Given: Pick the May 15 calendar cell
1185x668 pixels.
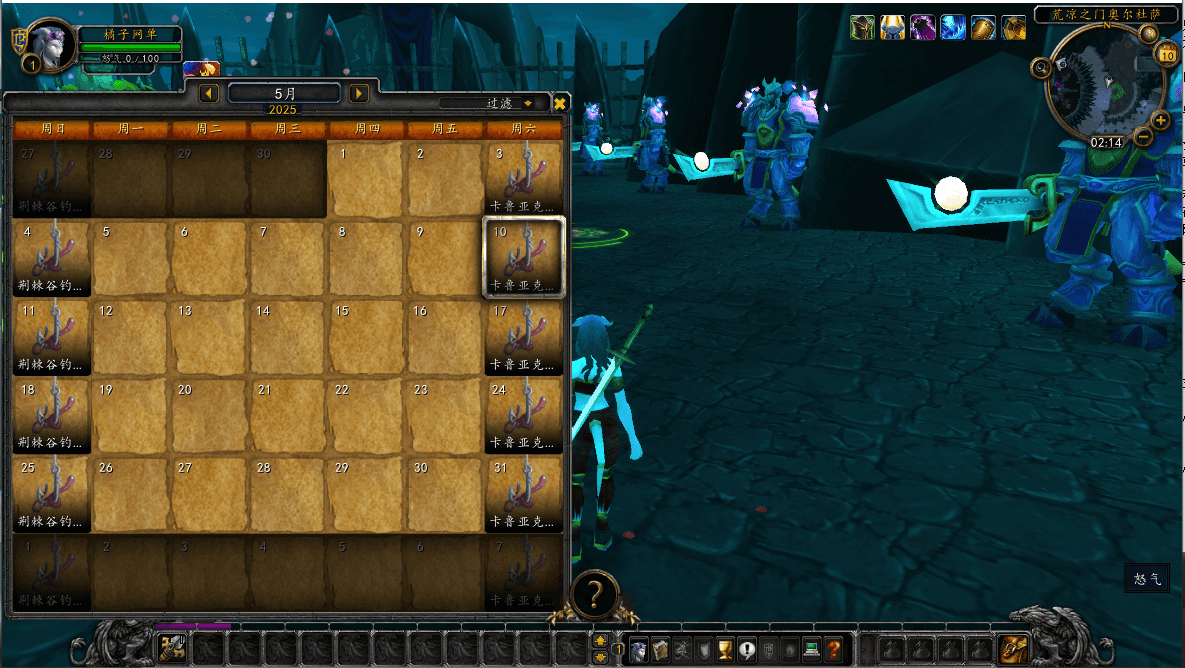Looking at the screenshot, I should point(367,337).
